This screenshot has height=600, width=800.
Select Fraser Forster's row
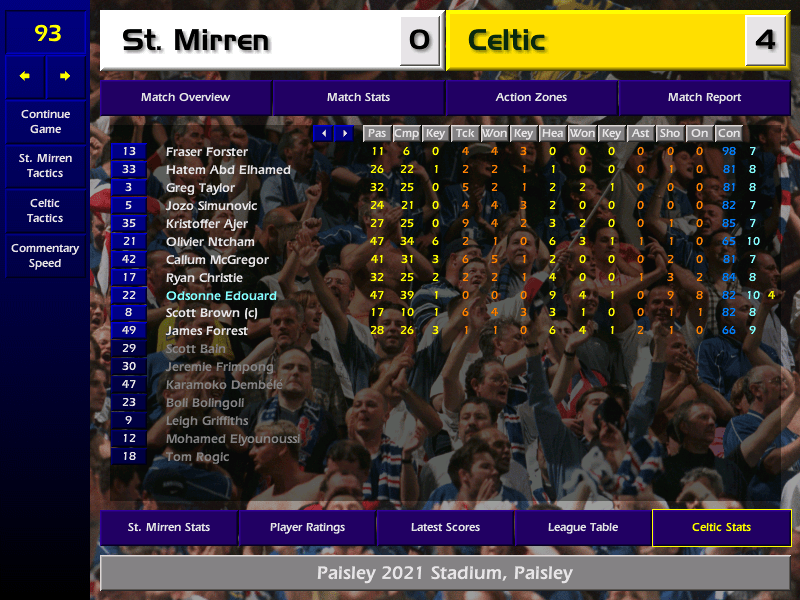206,152
